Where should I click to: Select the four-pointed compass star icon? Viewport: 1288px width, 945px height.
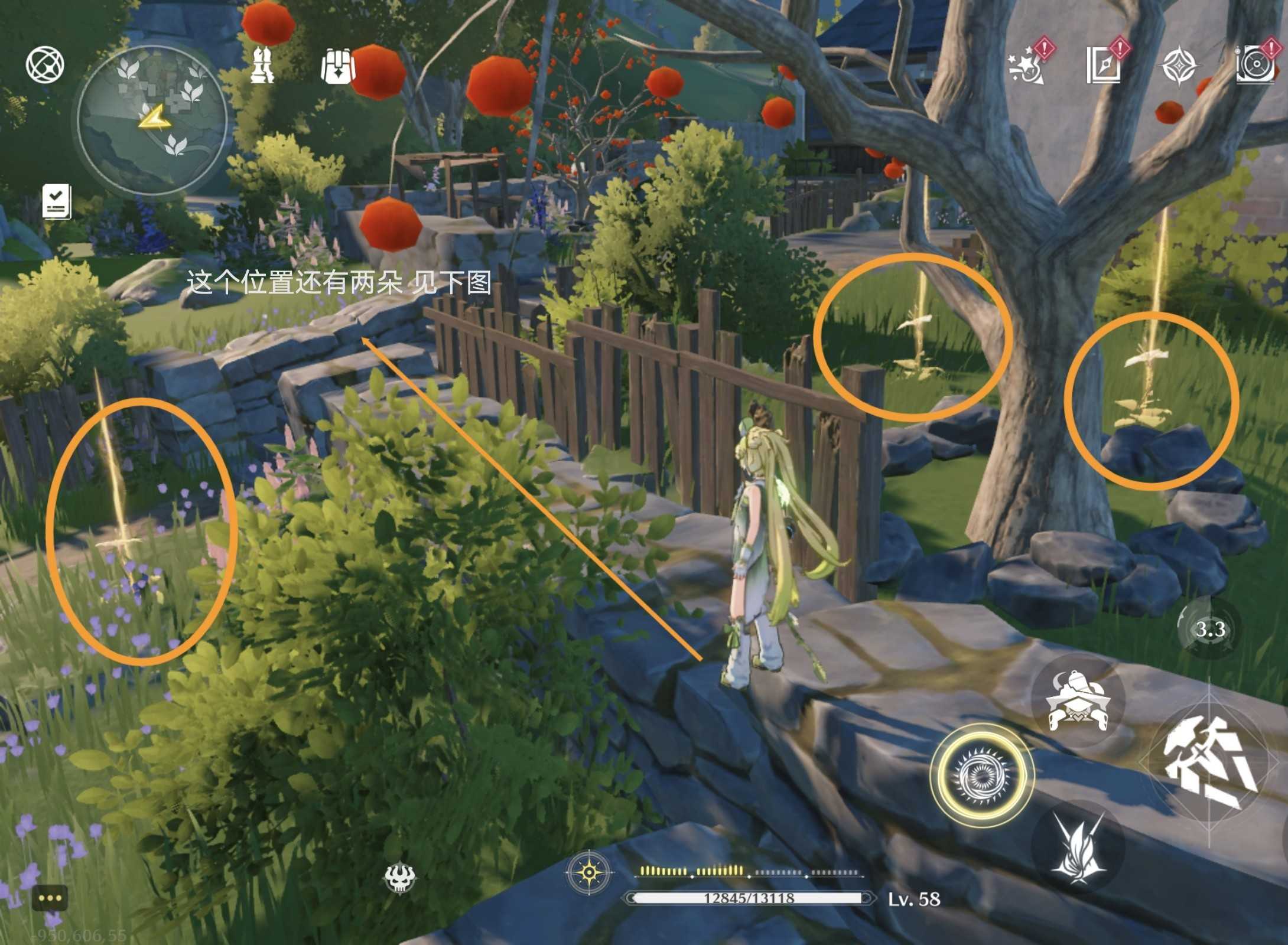(1179, 66)
